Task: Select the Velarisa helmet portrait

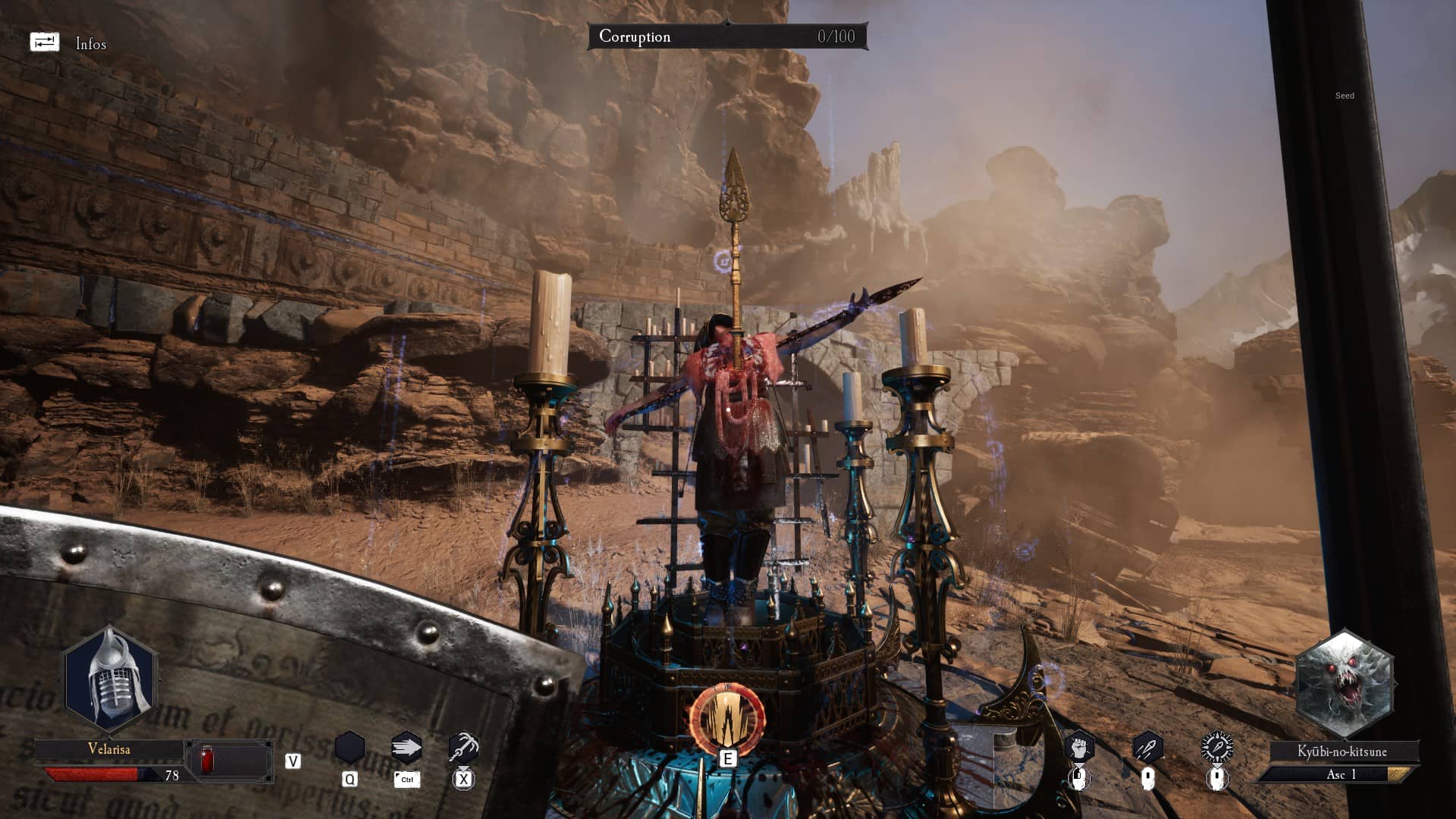Action: tap(111, 678)
